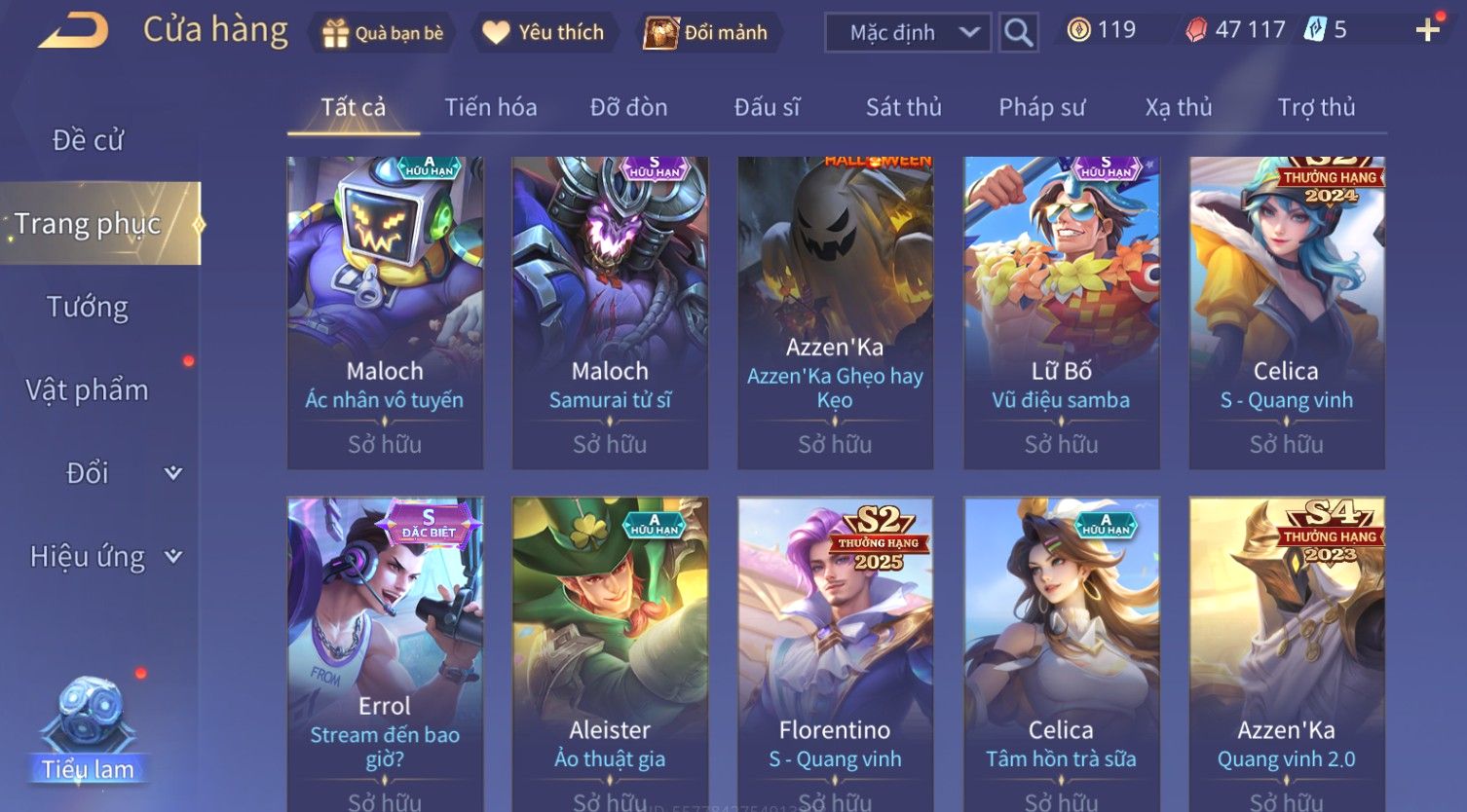Choose the Trợ thủ tab
1467x812 pixels.
pos(1316,107)
